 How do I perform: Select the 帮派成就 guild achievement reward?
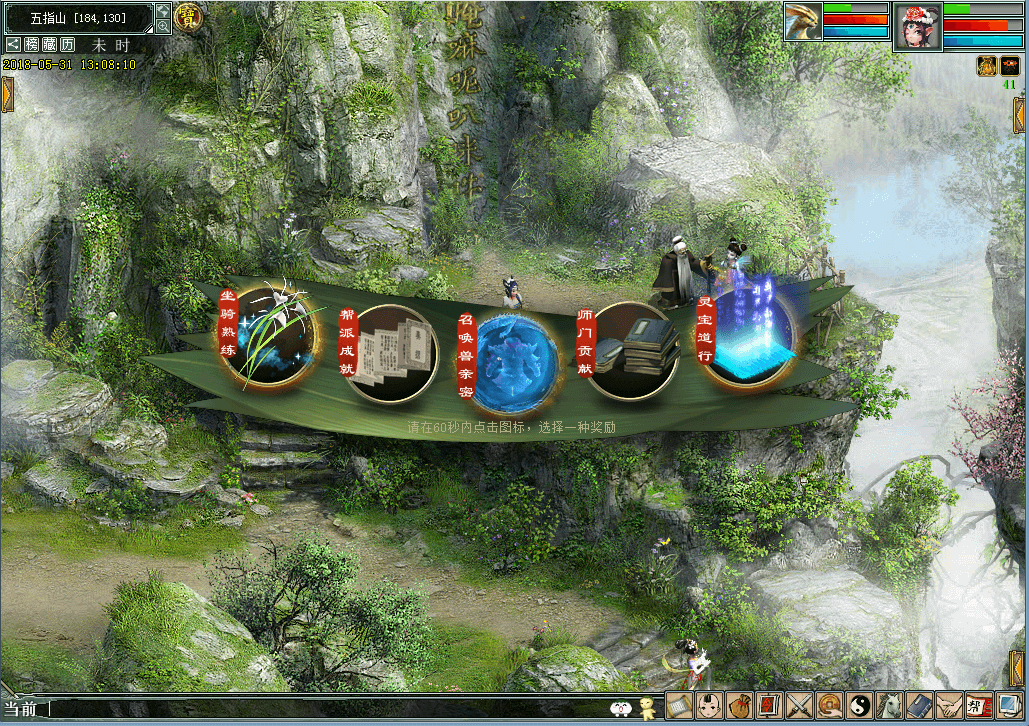[x=393, y=353]
